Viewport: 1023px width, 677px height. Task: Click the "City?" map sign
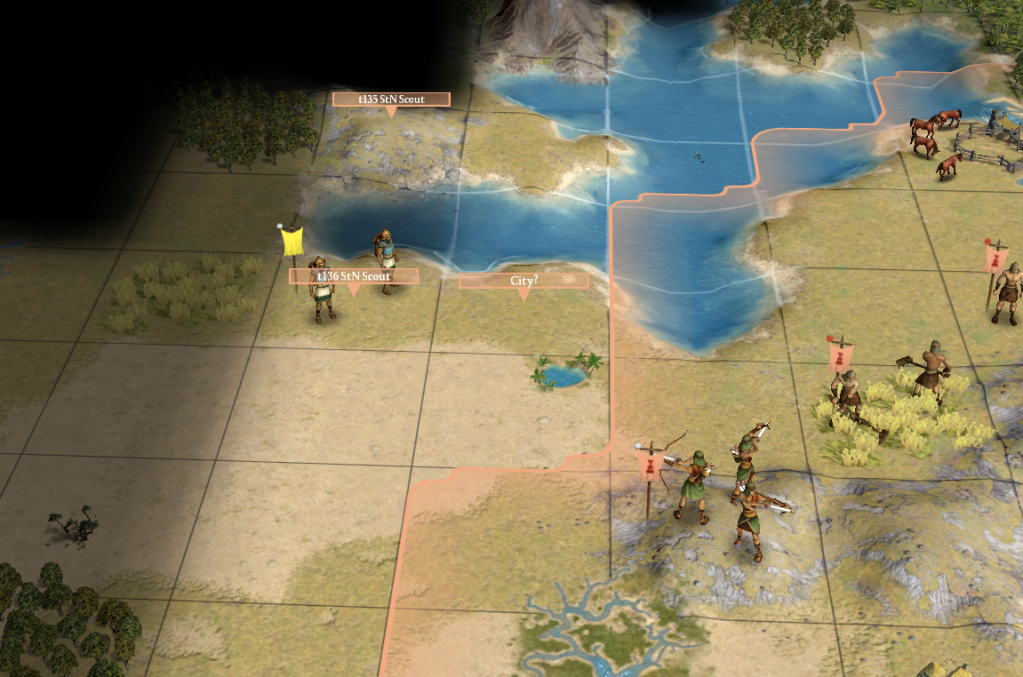(524, 281)
